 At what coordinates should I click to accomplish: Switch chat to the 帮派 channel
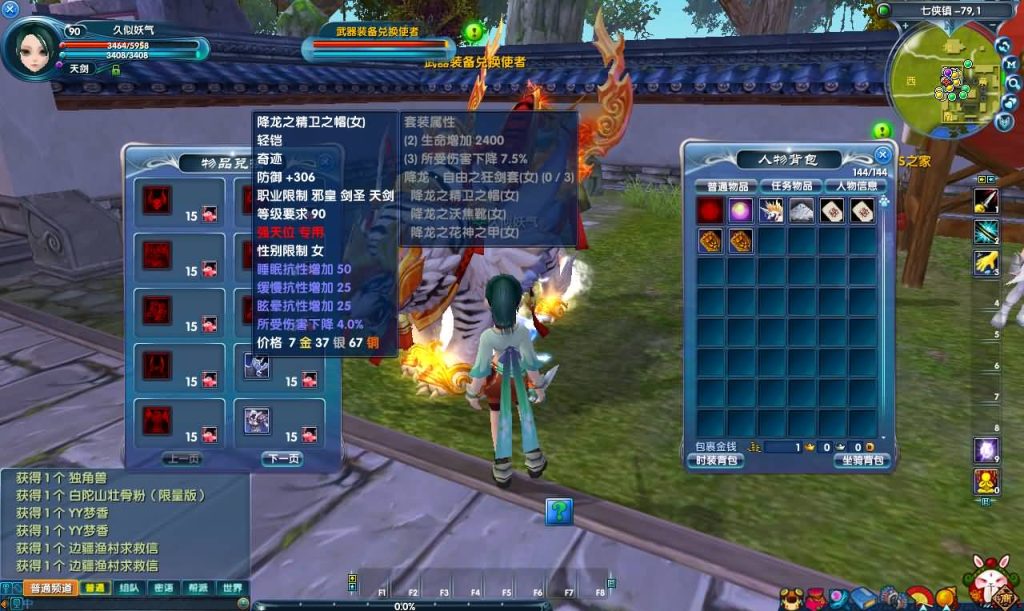198,588
